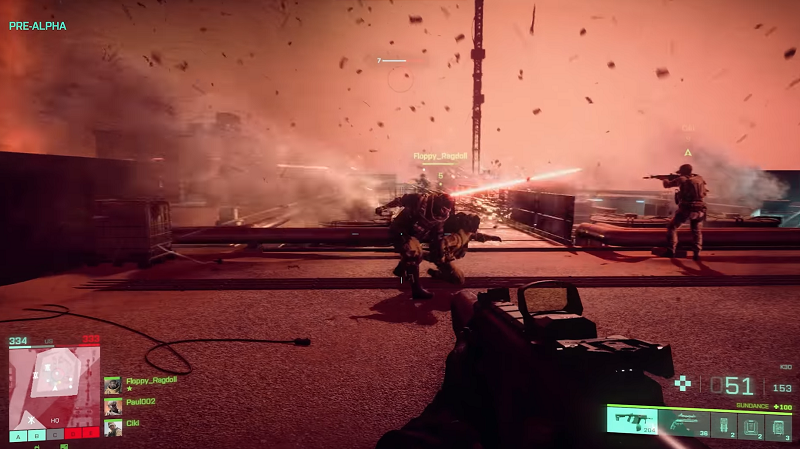The height and width of the screenshot is (449, 800).
Task: Select the grey capture point C indicator
Action: pyautogui.click(x=56, y=435)
